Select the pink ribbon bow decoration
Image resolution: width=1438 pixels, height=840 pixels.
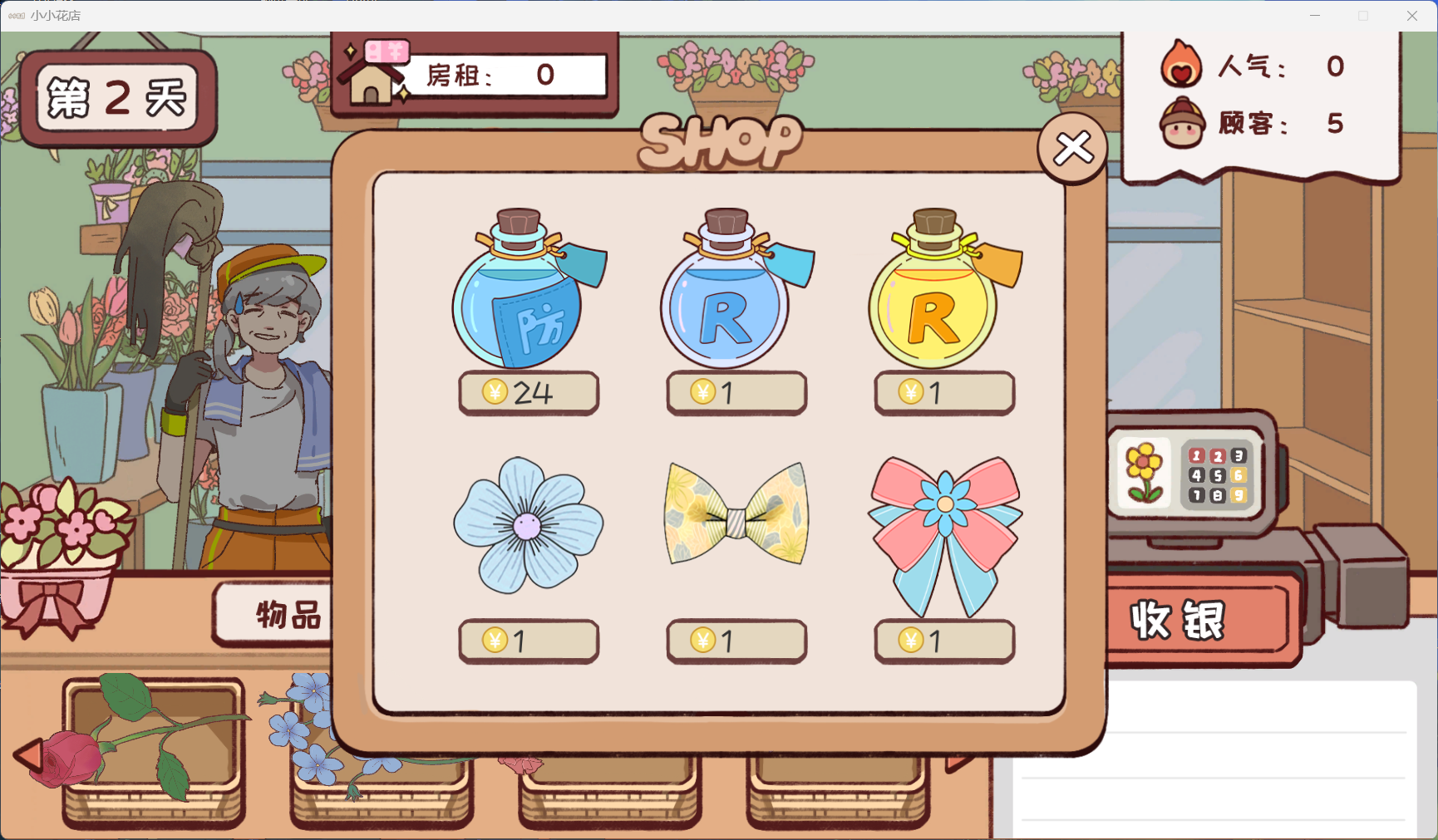(943, 536)
